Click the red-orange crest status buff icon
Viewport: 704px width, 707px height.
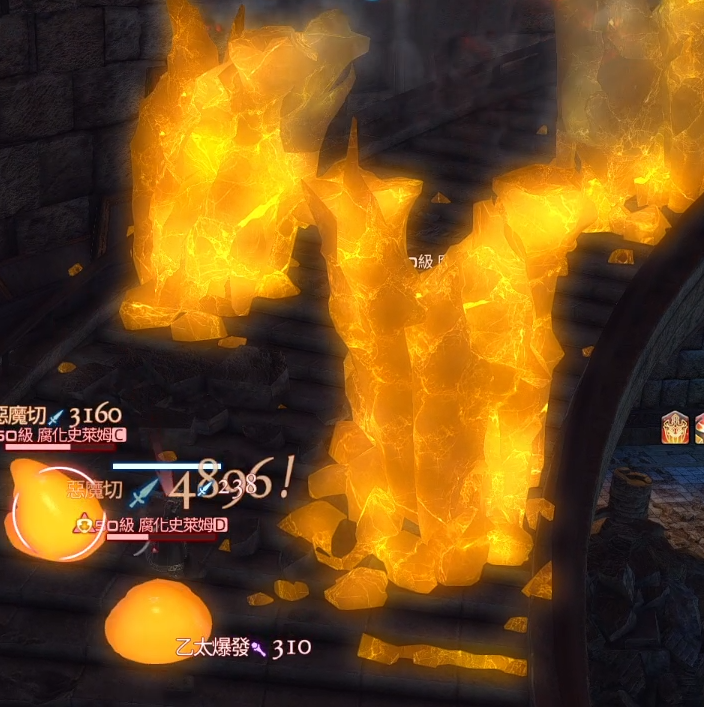click(x=673, y=428)
